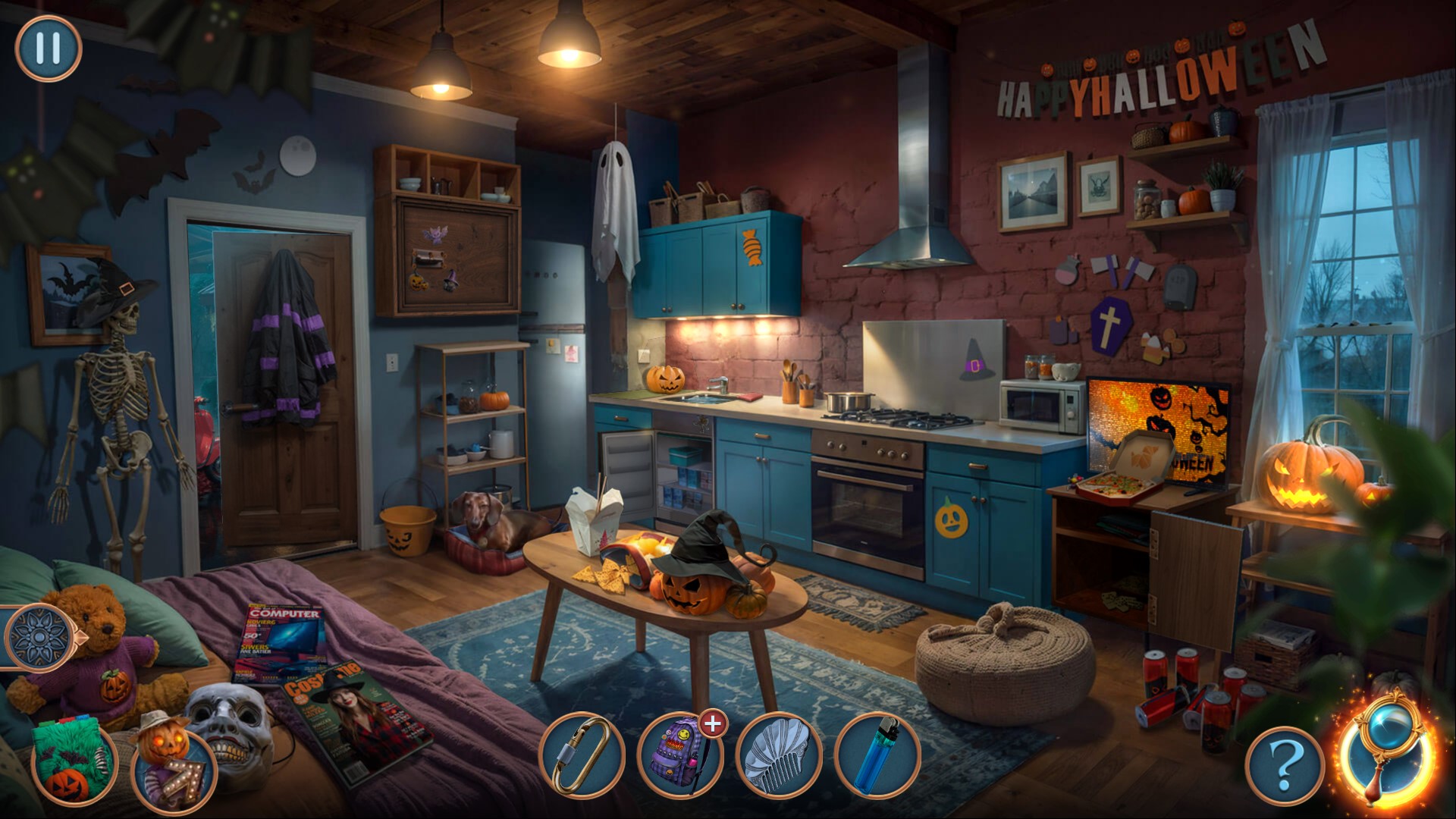
Task: Select the carabiner inventory slot
Action: [x=582, y=755]
